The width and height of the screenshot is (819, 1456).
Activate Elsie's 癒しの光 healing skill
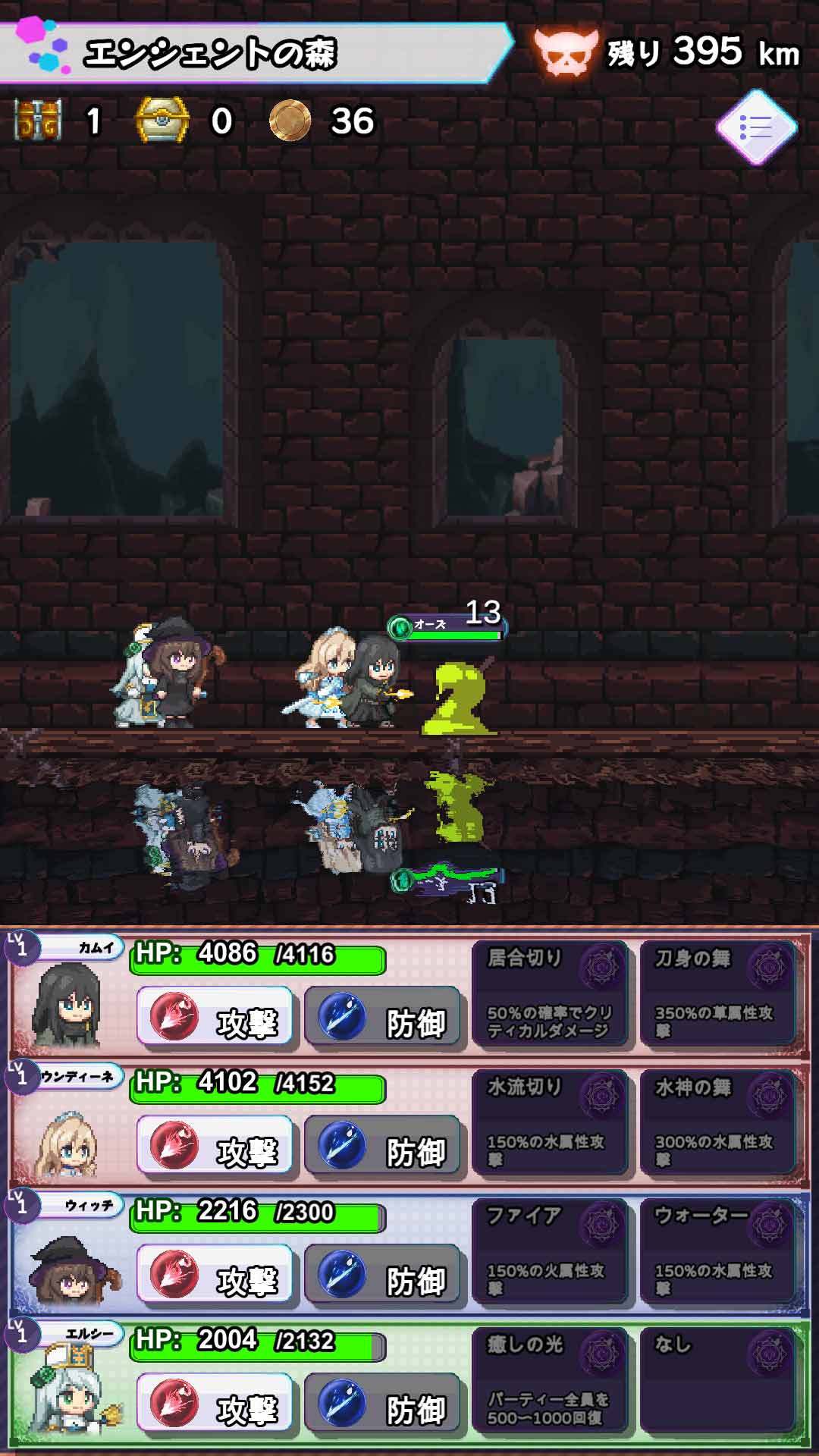[551, 1381]
